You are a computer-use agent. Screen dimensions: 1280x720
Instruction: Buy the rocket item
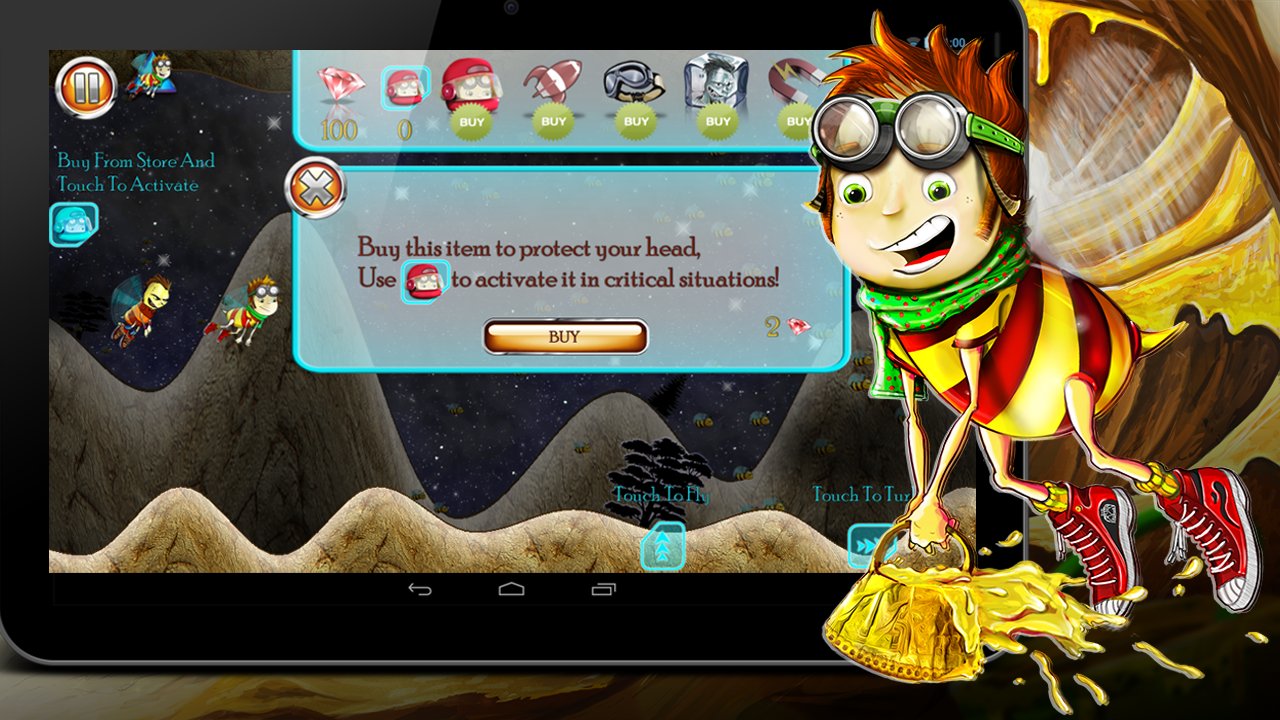click(552, 121)
